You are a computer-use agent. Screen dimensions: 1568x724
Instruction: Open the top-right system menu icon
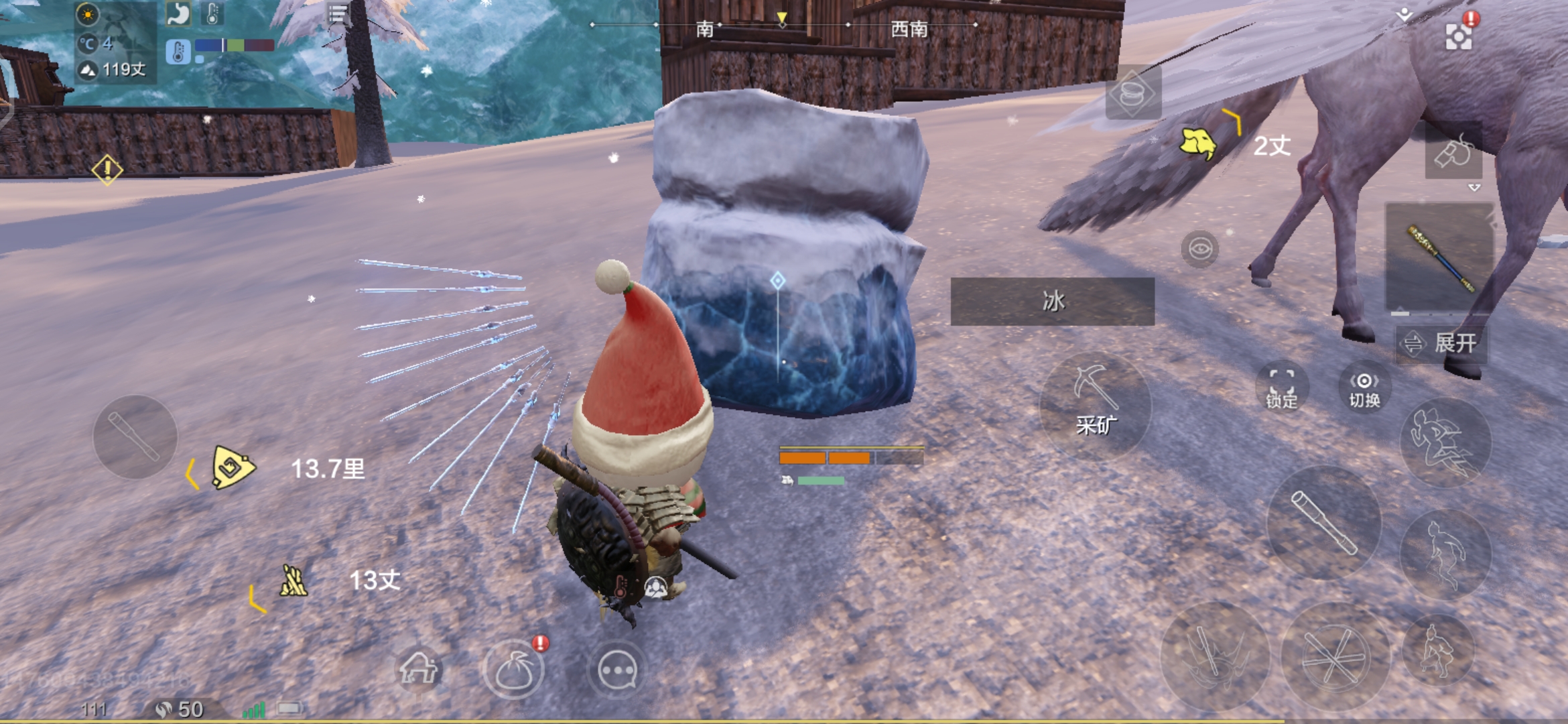coord(1458,36)
